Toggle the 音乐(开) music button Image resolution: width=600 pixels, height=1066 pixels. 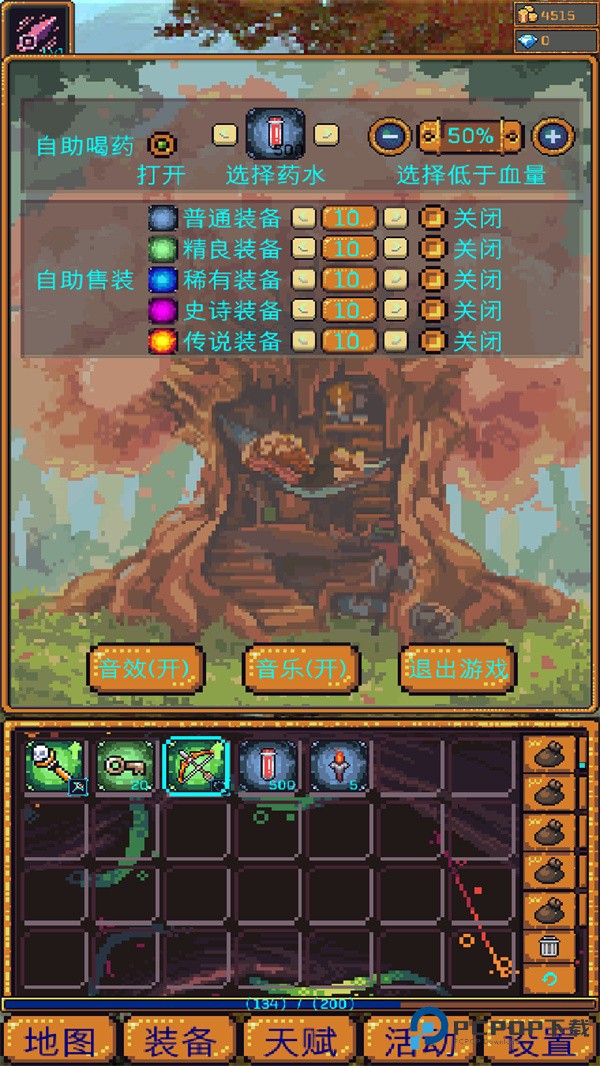(301, 668)
